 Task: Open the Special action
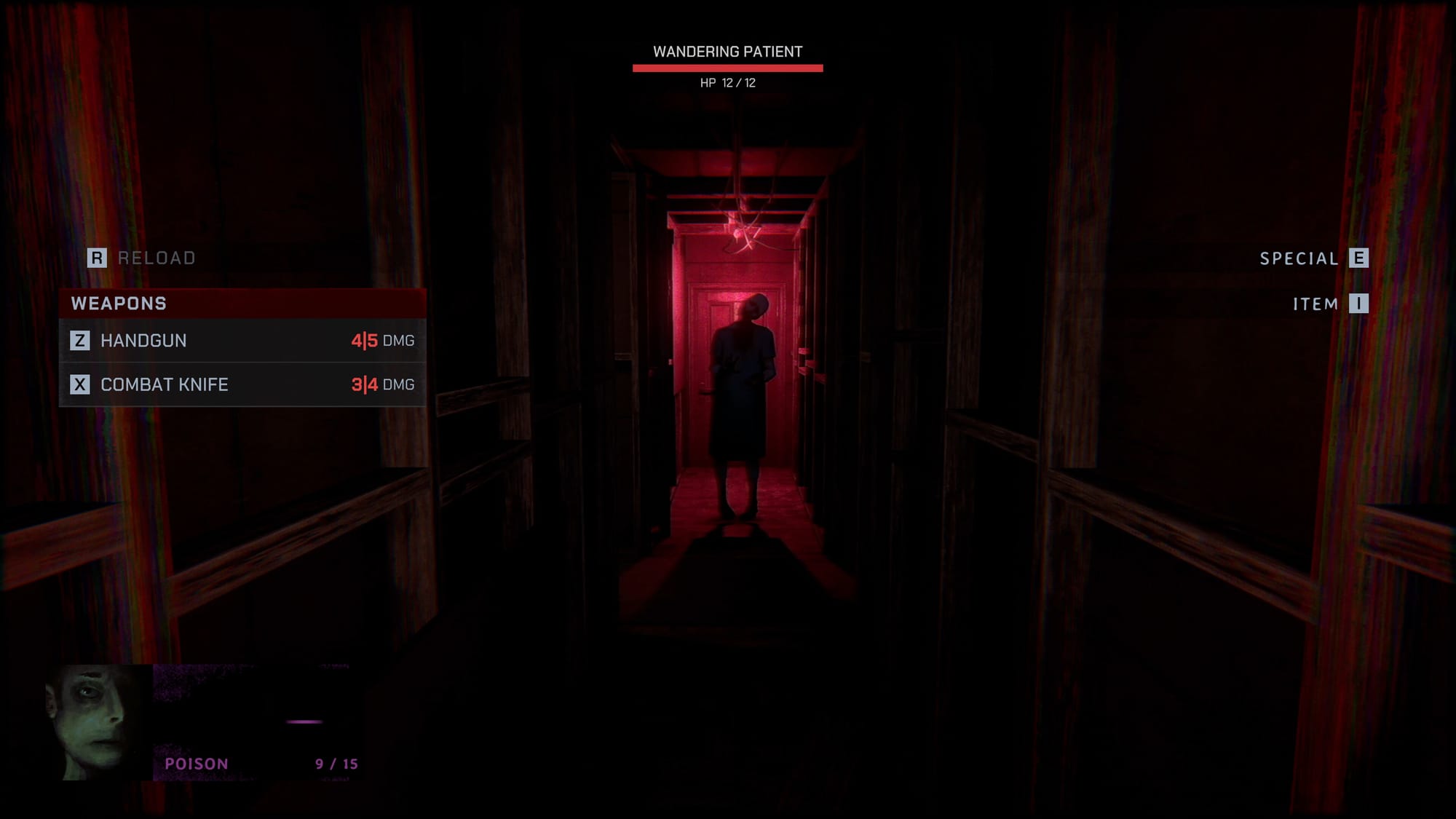click(1297, 258)
